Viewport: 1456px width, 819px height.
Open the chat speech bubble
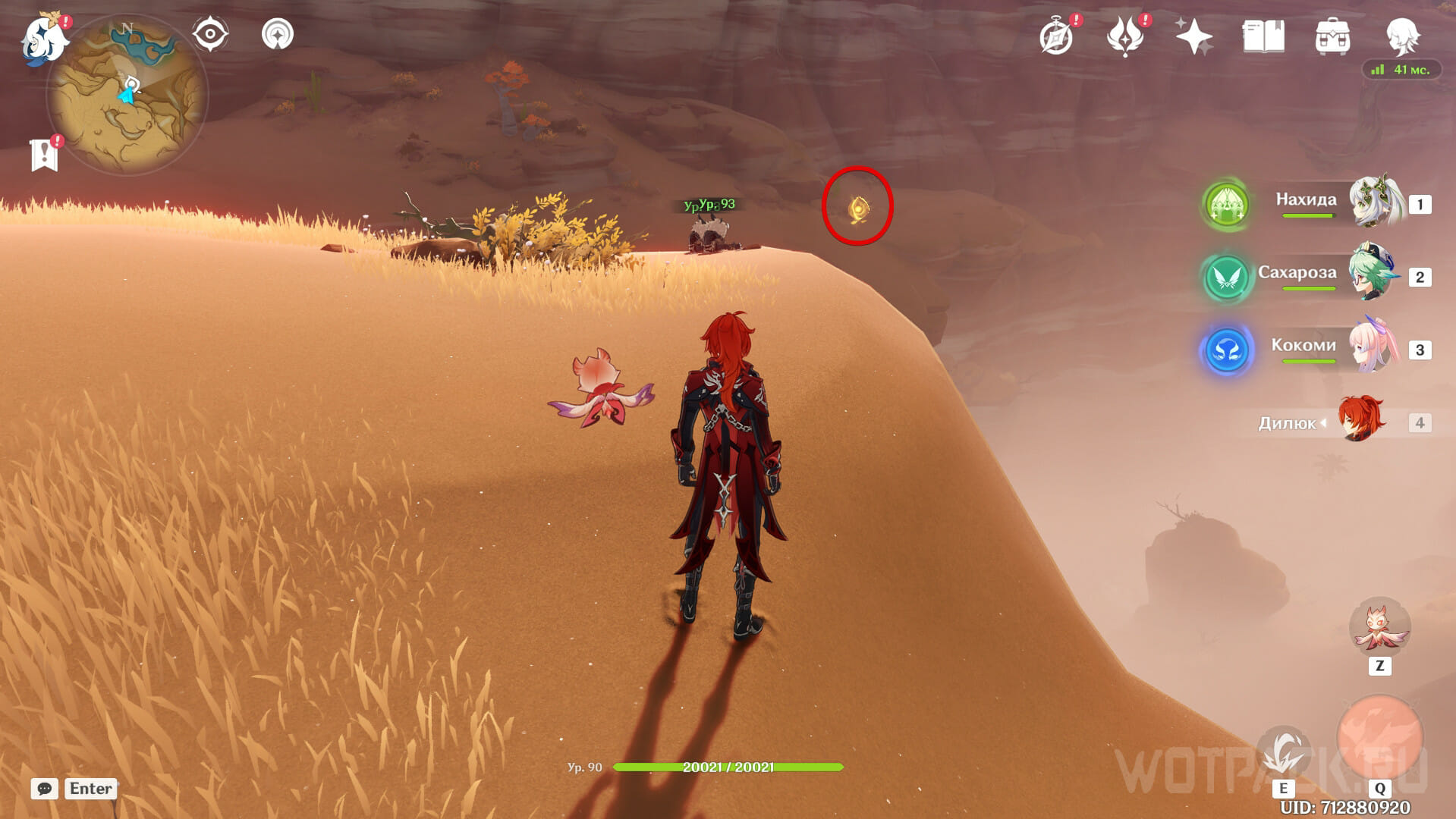coord(45,789)
